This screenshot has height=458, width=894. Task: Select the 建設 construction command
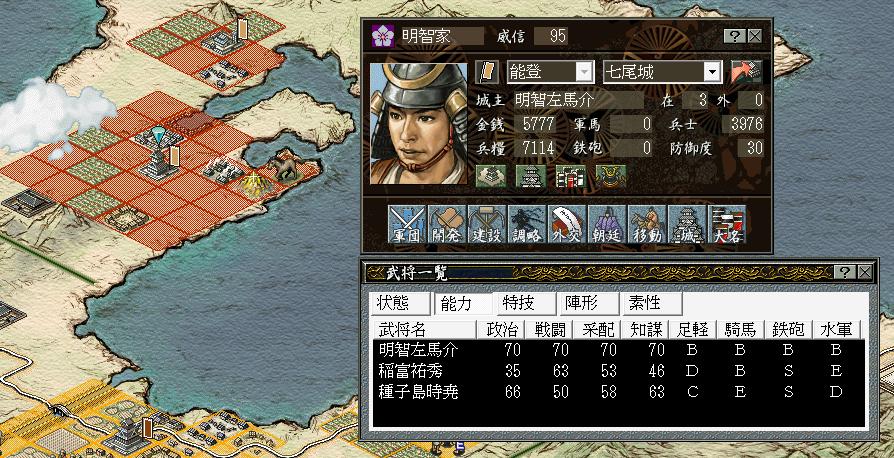(485, 226)
